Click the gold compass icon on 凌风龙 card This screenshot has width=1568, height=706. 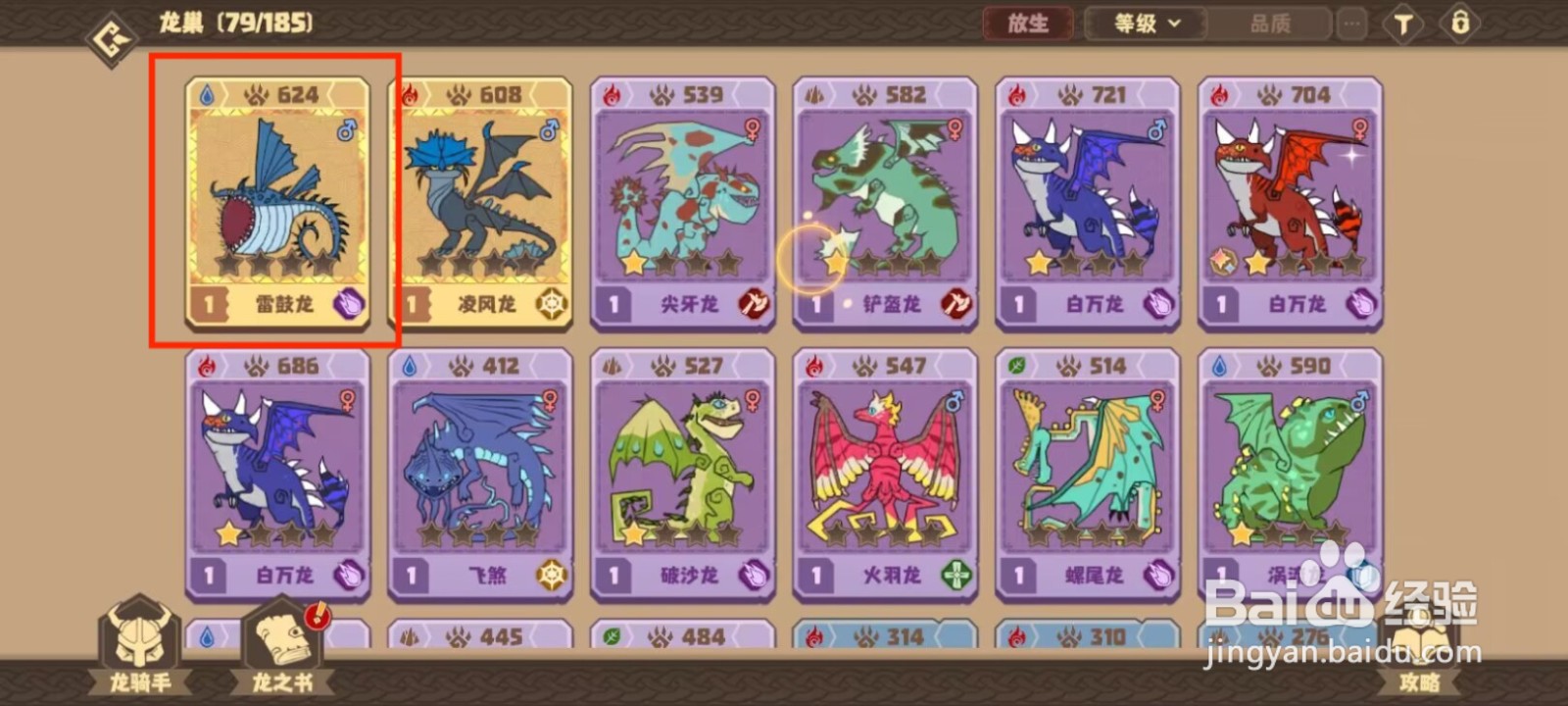(551, 304)
